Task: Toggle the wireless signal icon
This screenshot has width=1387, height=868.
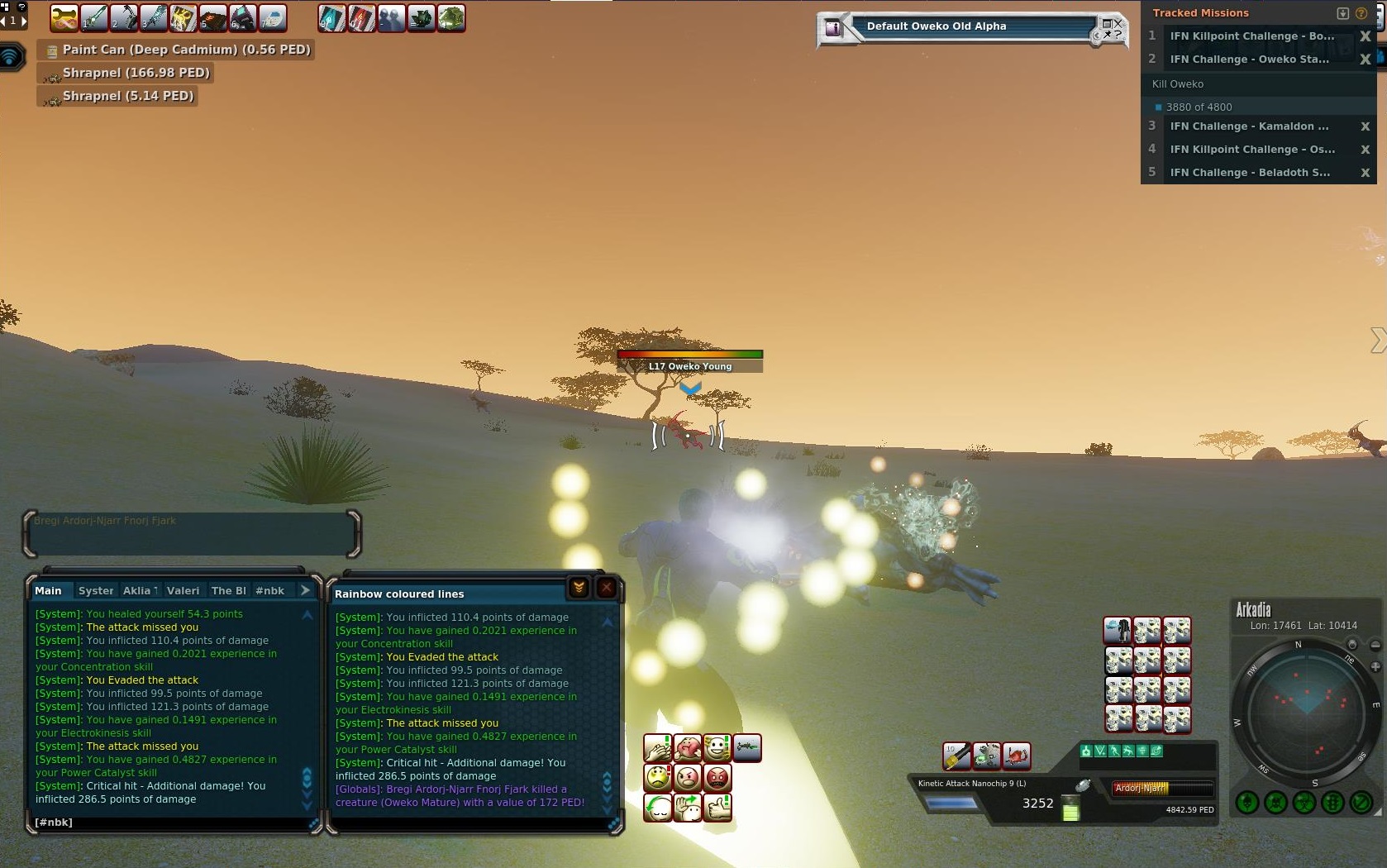Action: tap(10, 56)
